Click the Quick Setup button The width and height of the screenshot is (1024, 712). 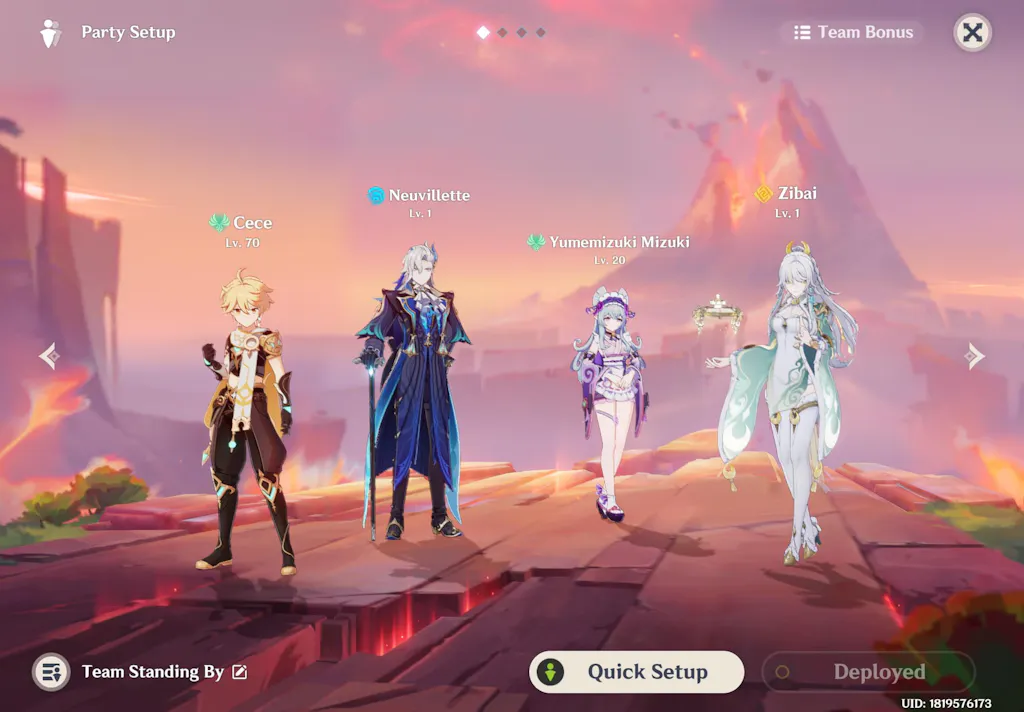[x=636, y=672]
